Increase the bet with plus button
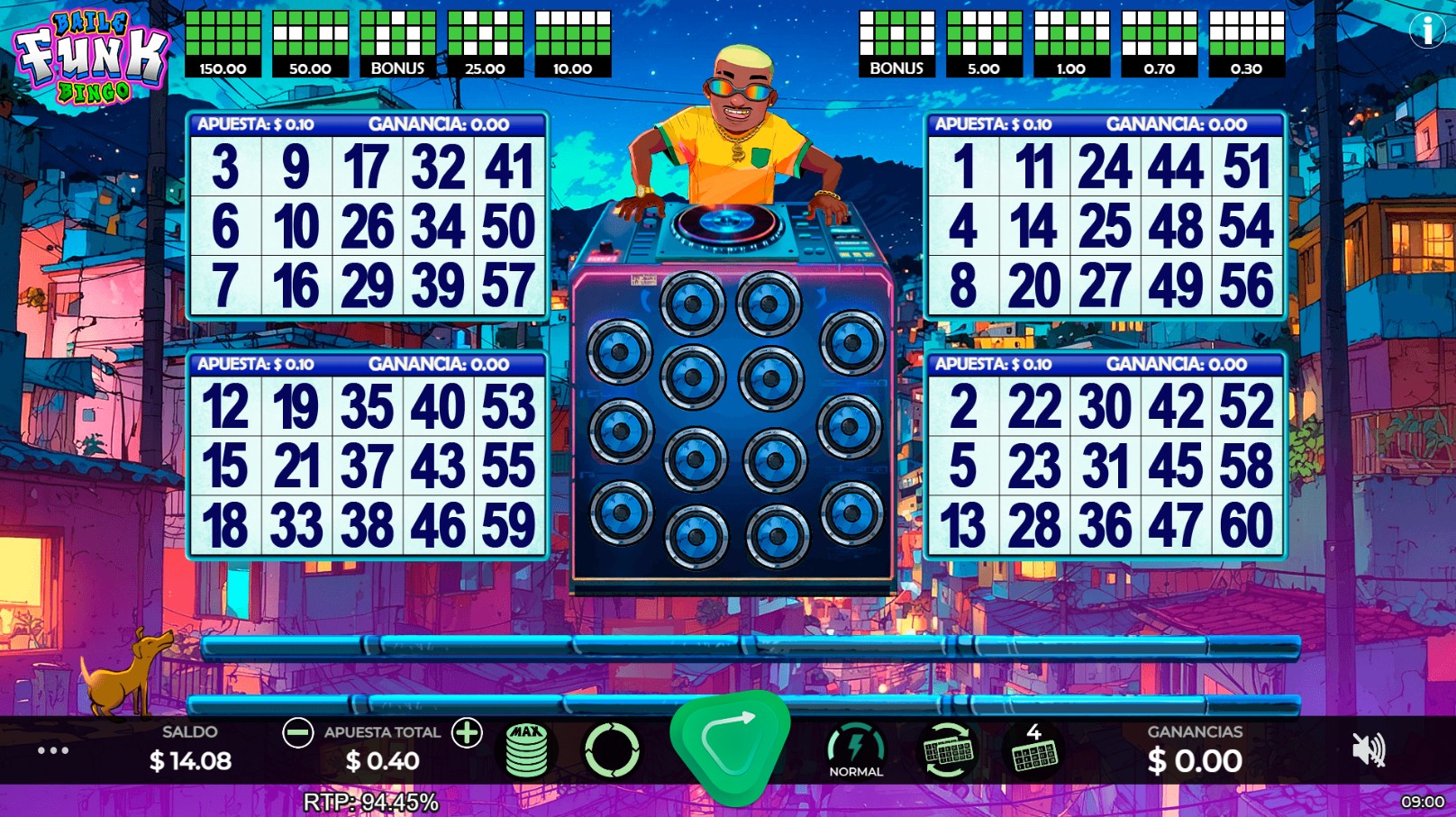 (x=468, y=733)
